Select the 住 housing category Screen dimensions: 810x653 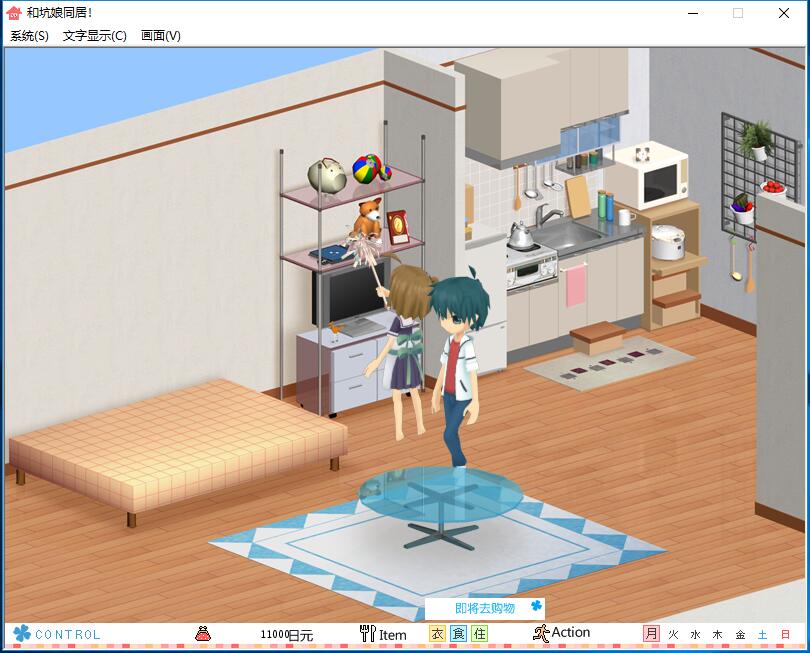[x=480, y=634]
